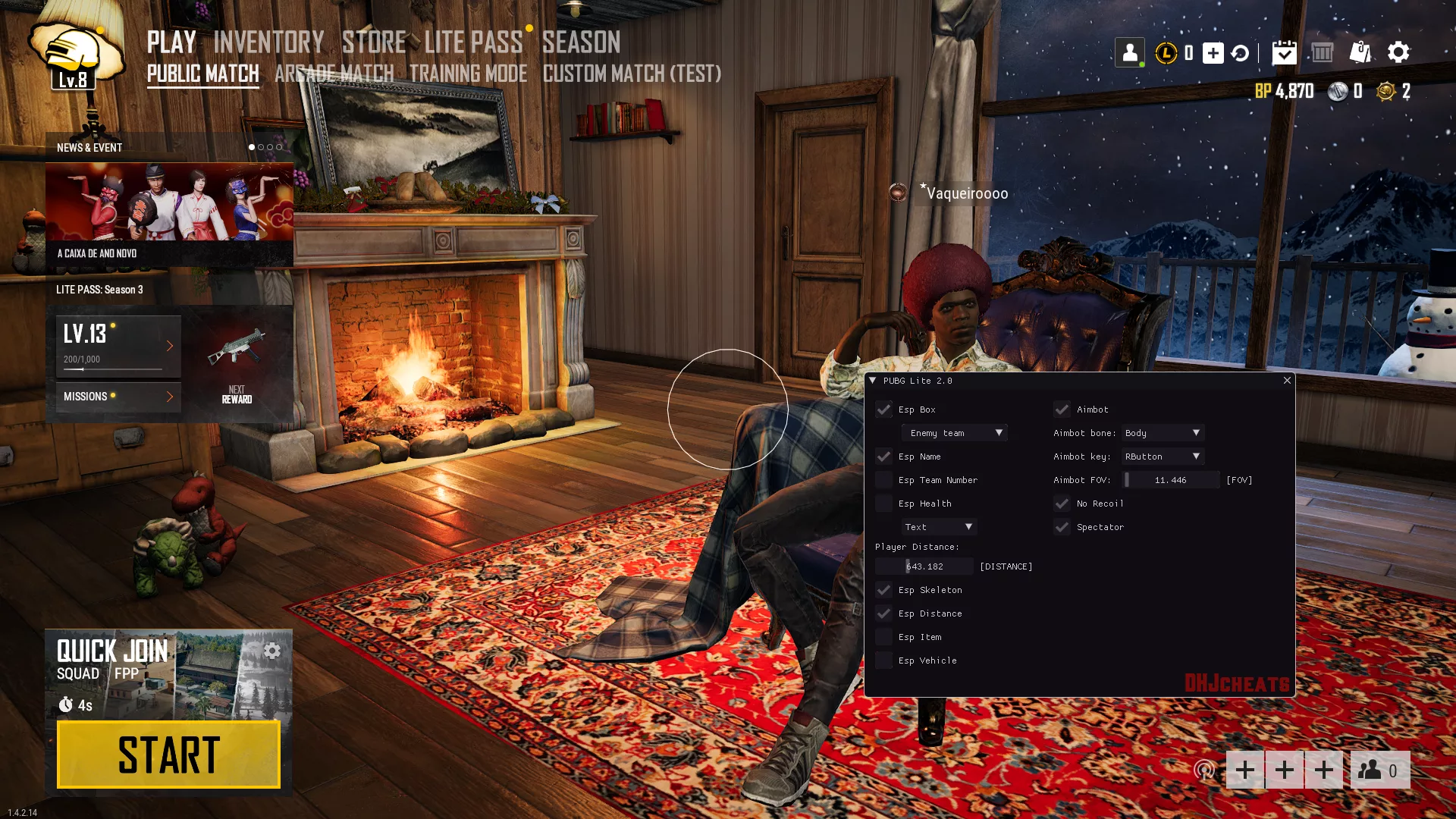Open Quick Join match settings gear
The height and width of the screenshot is (819, 1456).
coord(272,651)
